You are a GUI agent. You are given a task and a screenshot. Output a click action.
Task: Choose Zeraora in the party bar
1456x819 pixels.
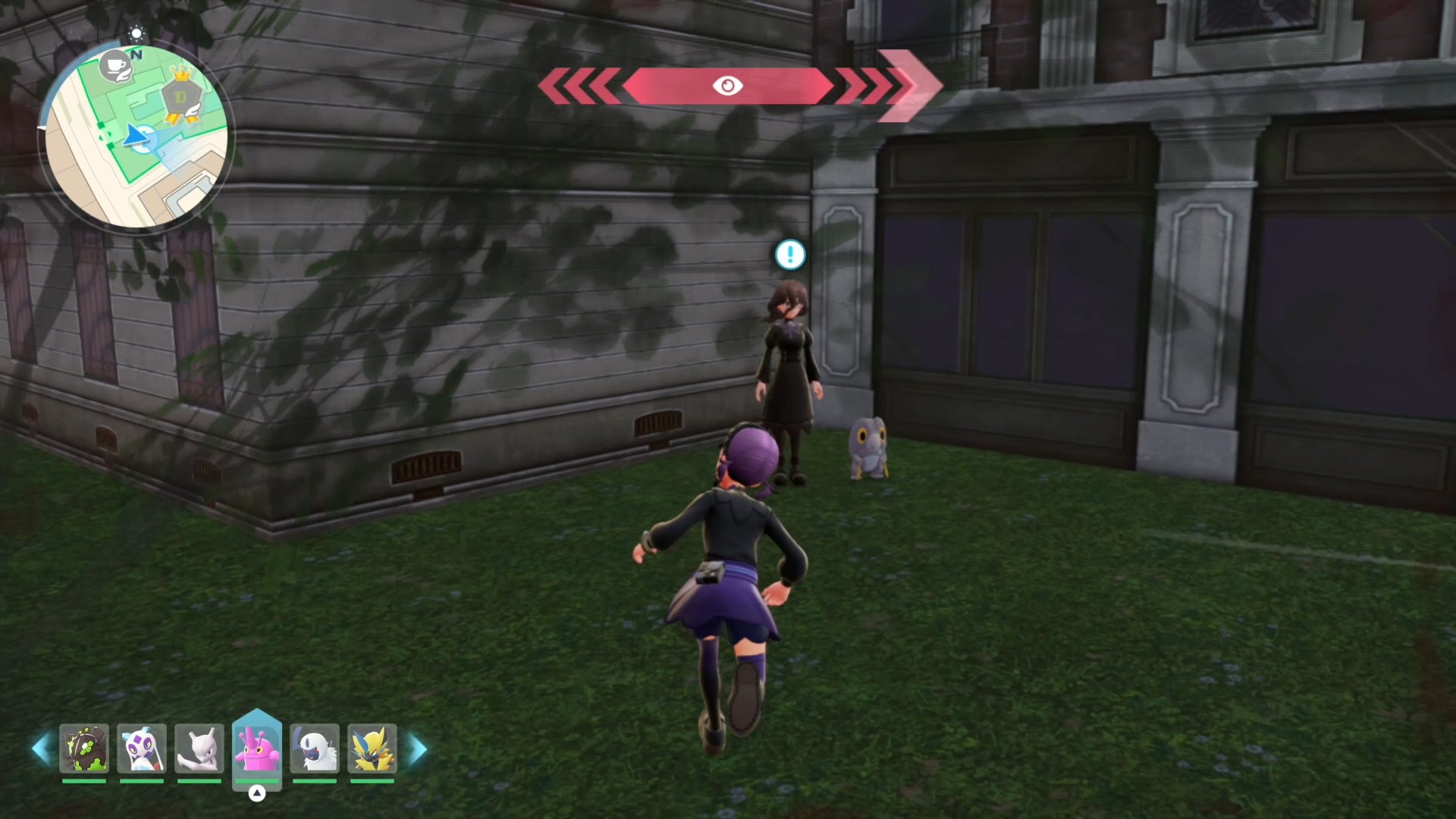[x=372, y=749]
